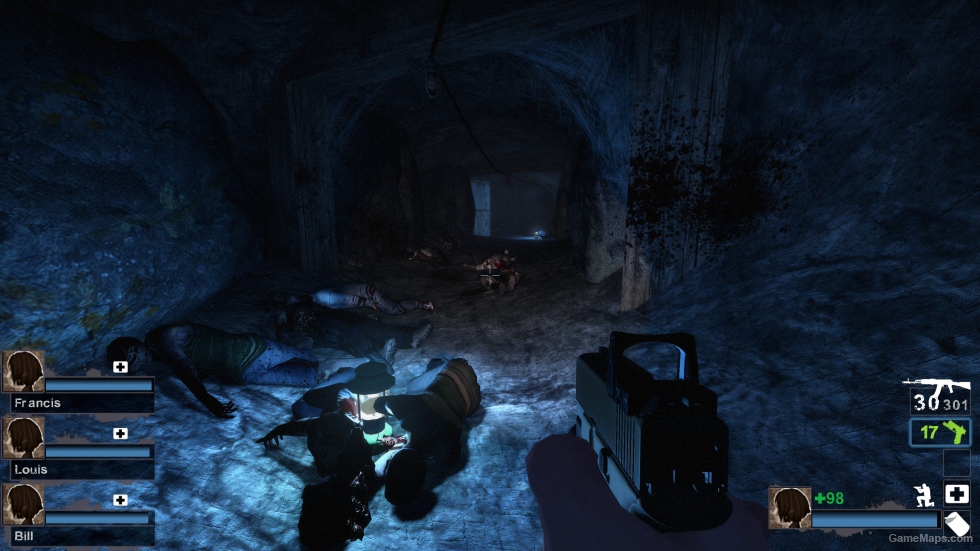
Task: Click the medkit icon above Bill's health bar
Action: coord(120,500)
